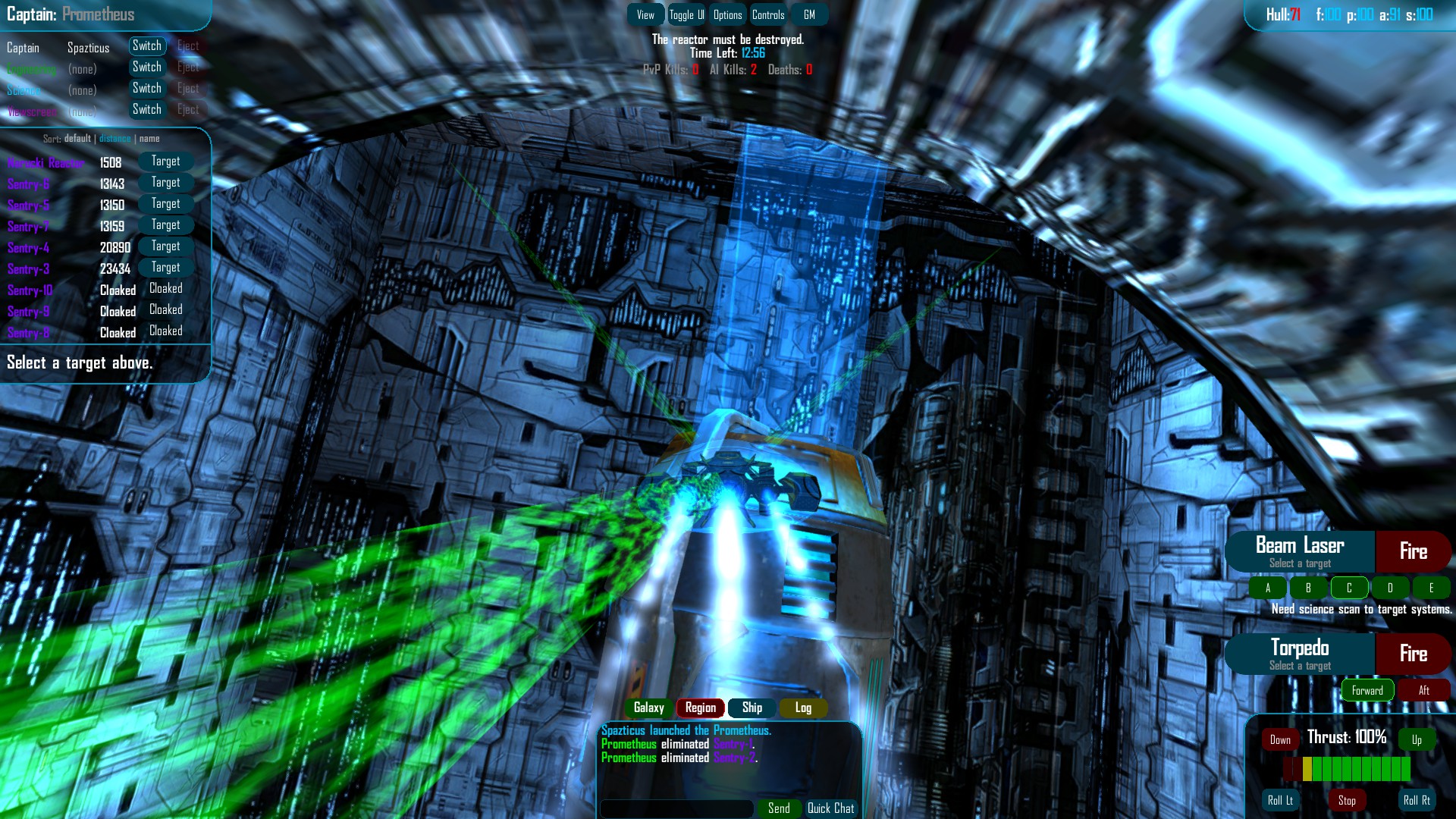Switch beam frequency to D
The image size is (1456, 819).
click(x=1390, y=588)
